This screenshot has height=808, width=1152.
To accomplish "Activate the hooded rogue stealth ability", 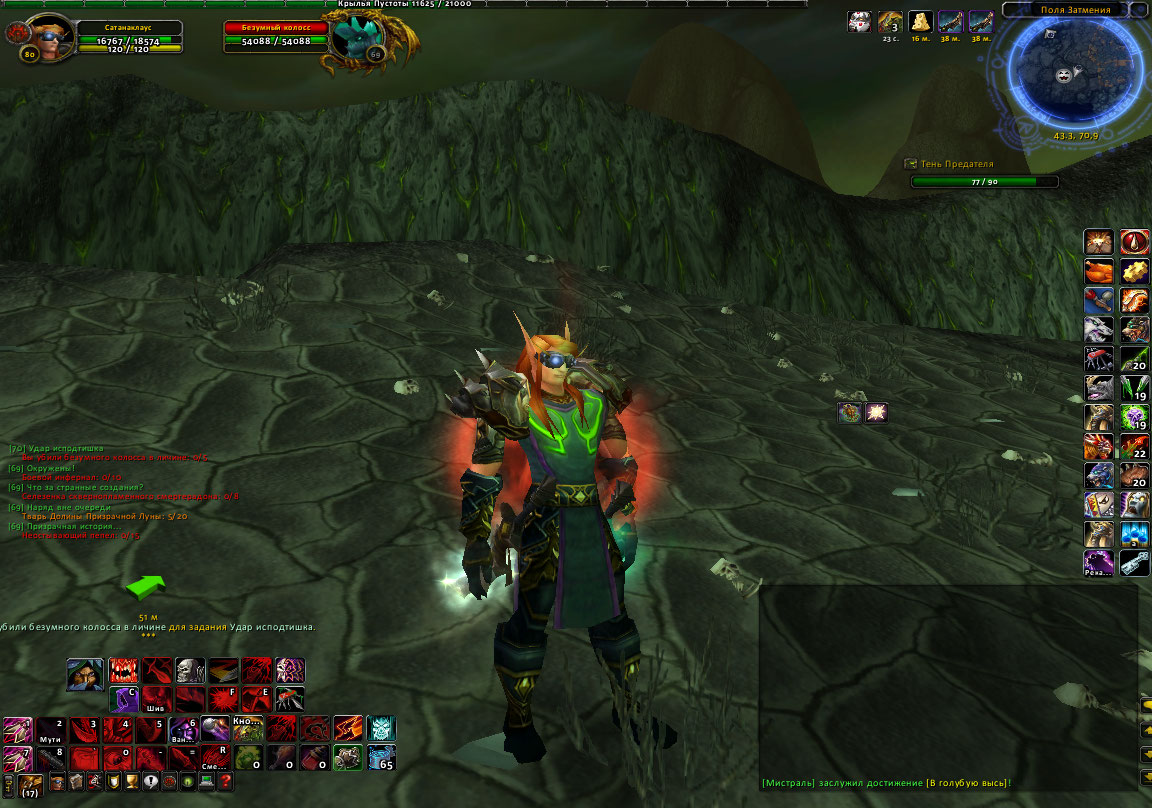I will tap(84, 675).
